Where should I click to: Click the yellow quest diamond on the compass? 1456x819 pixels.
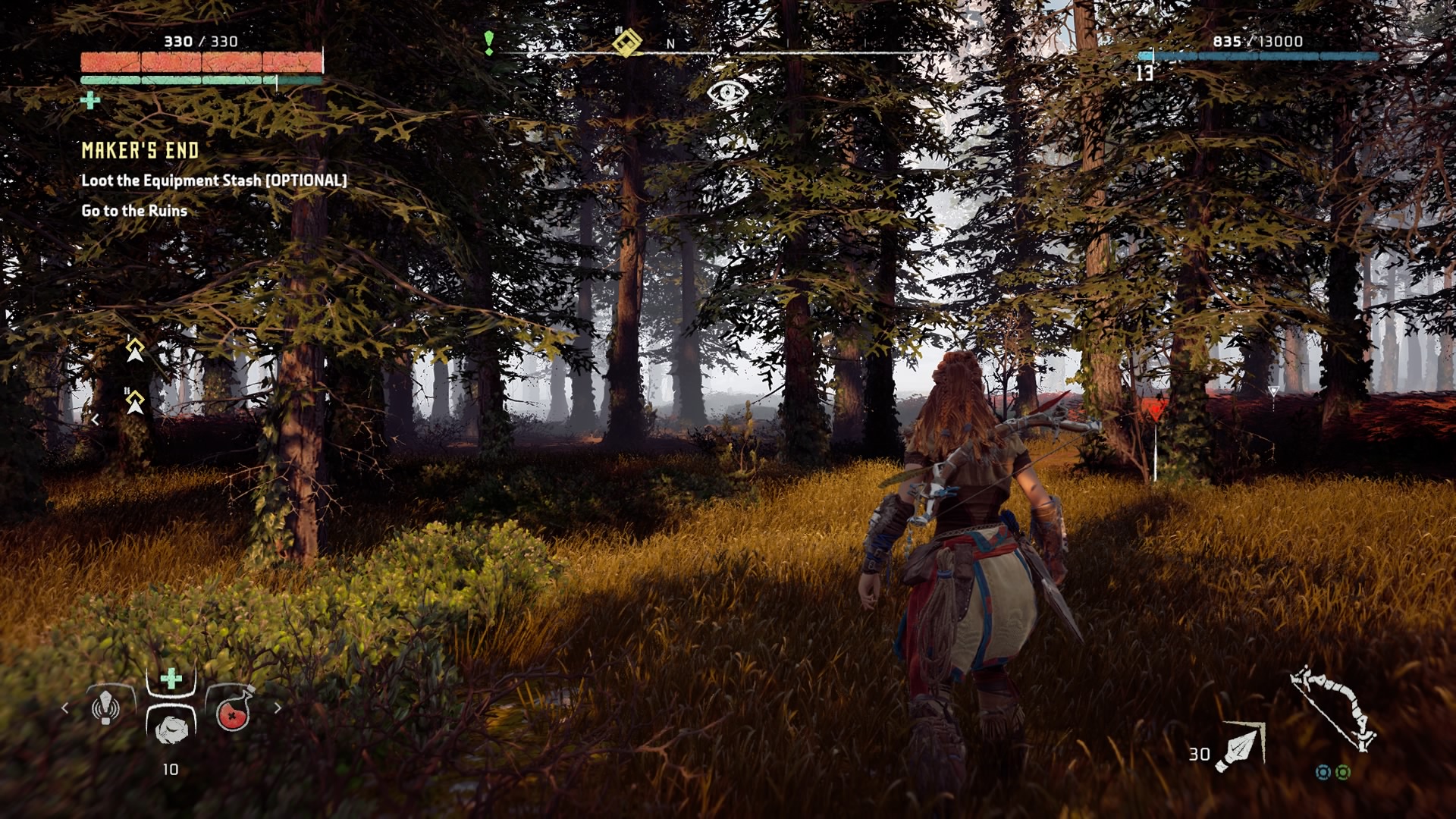coord(626,42)
